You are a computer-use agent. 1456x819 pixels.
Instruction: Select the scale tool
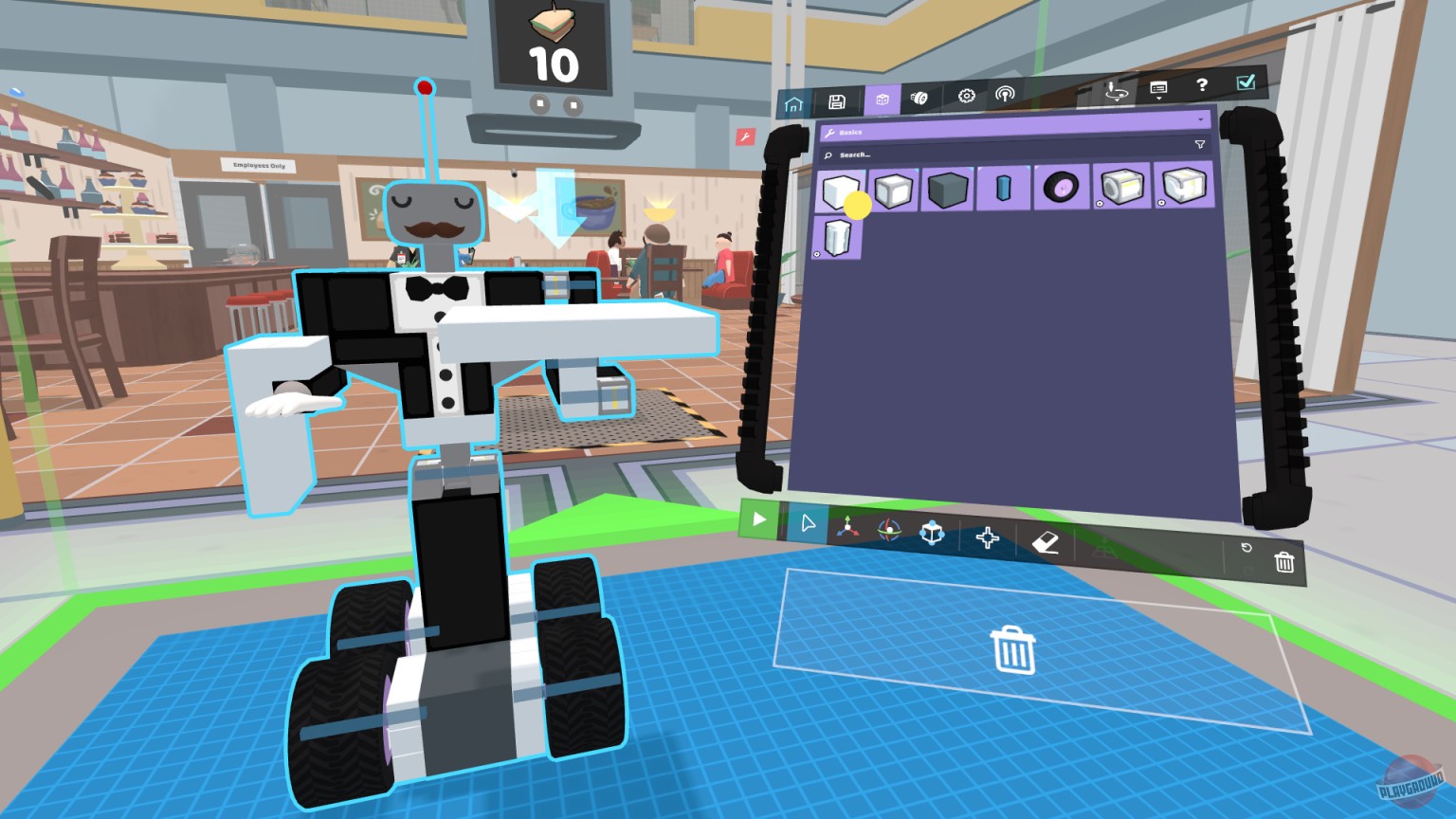933,535
